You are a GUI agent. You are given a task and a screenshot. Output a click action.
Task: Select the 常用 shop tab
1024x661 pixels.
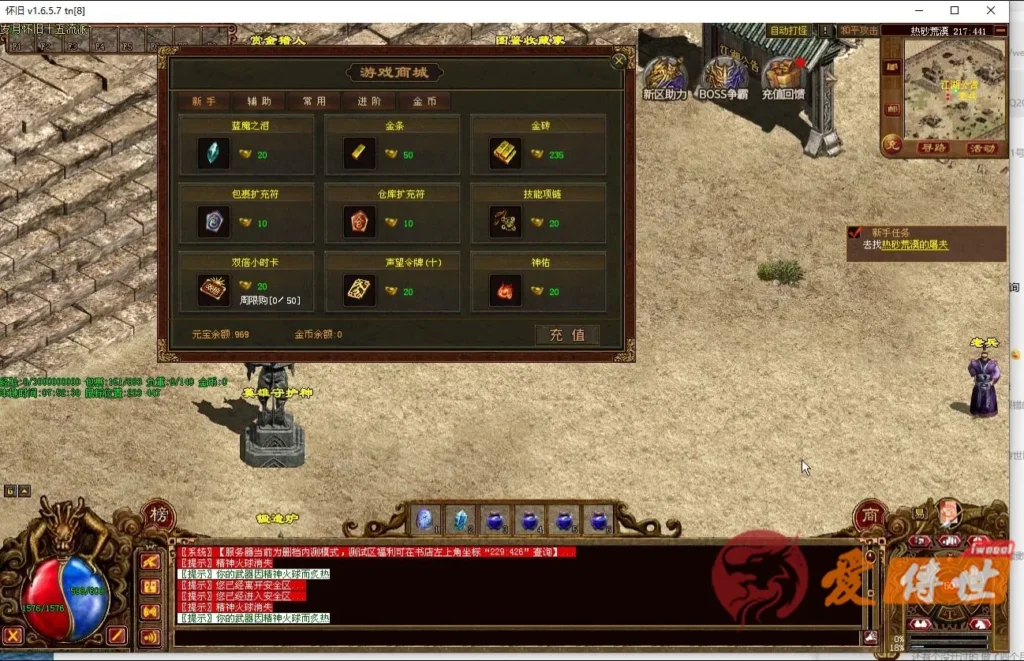[x=314, y=101]
